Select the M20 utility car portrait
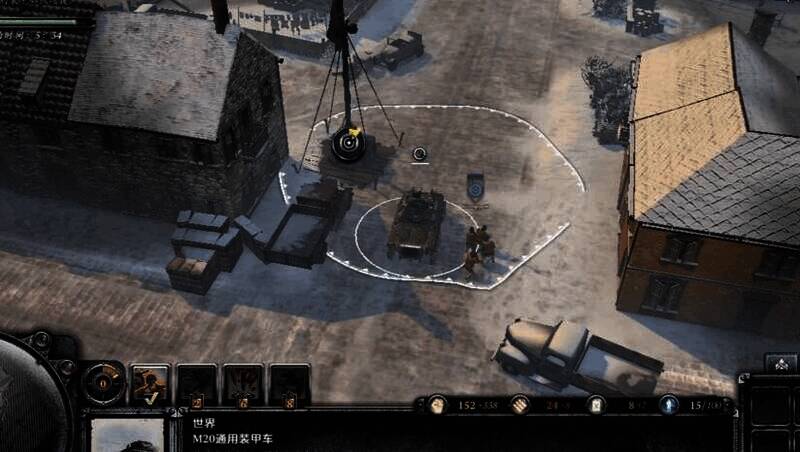Viewport: 800px width, 452px height. click(x=127, y=434)
